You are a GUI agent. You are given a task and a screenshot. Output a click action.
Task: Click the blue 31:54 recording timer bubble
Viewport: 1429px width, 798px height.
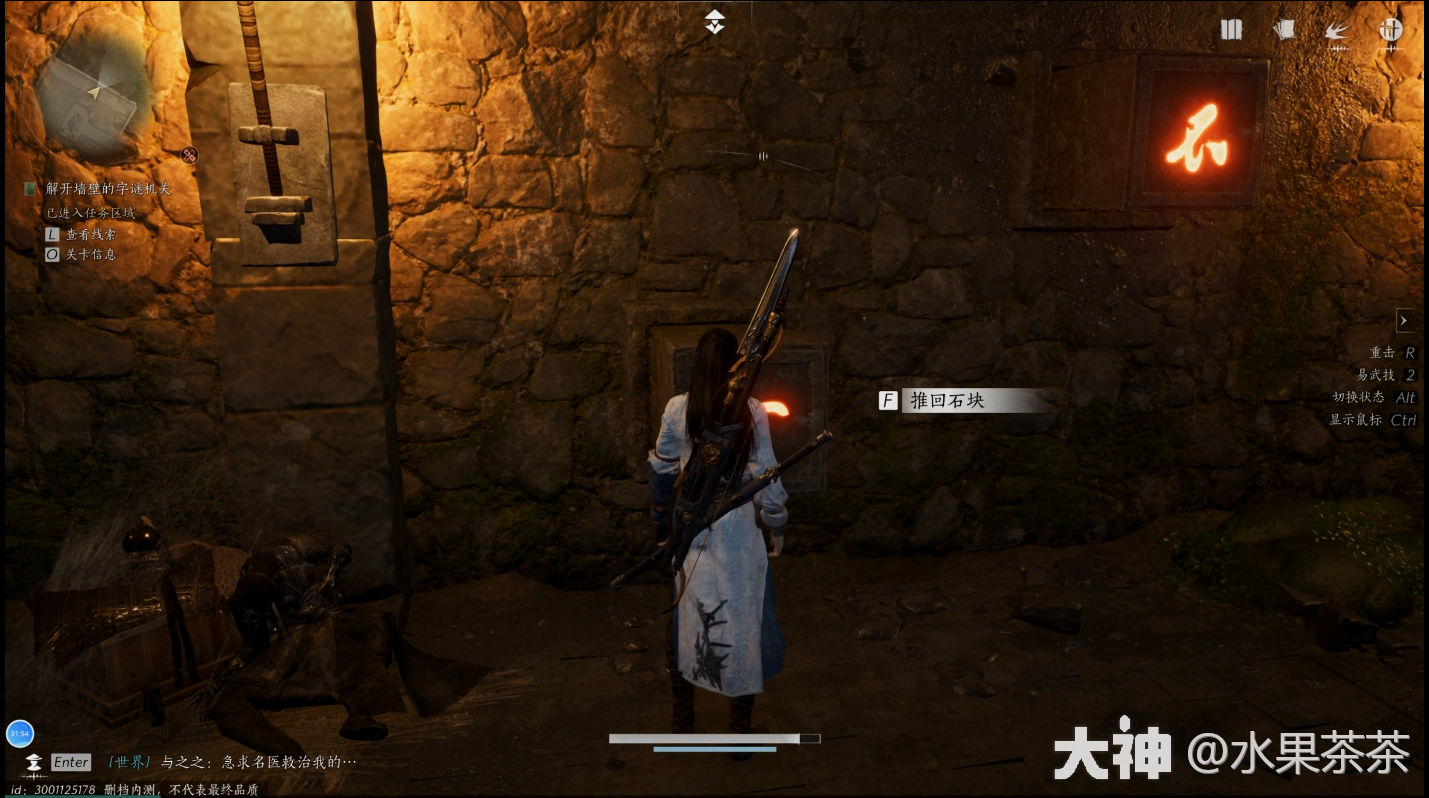click(20, 733)
